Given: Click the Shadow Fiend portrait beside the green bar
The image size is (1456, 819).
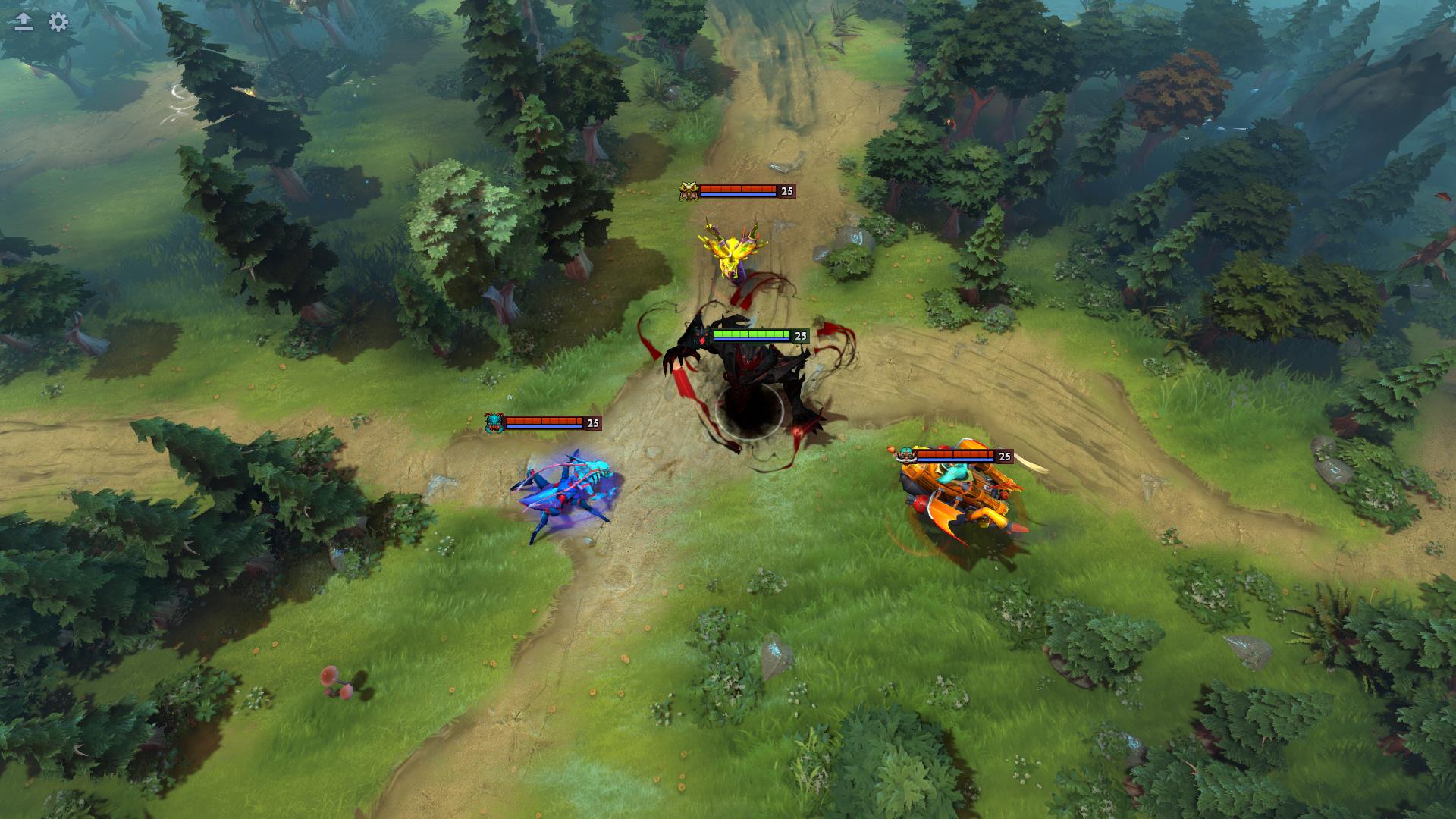Looking at the screenshot, I should (700, 335).
